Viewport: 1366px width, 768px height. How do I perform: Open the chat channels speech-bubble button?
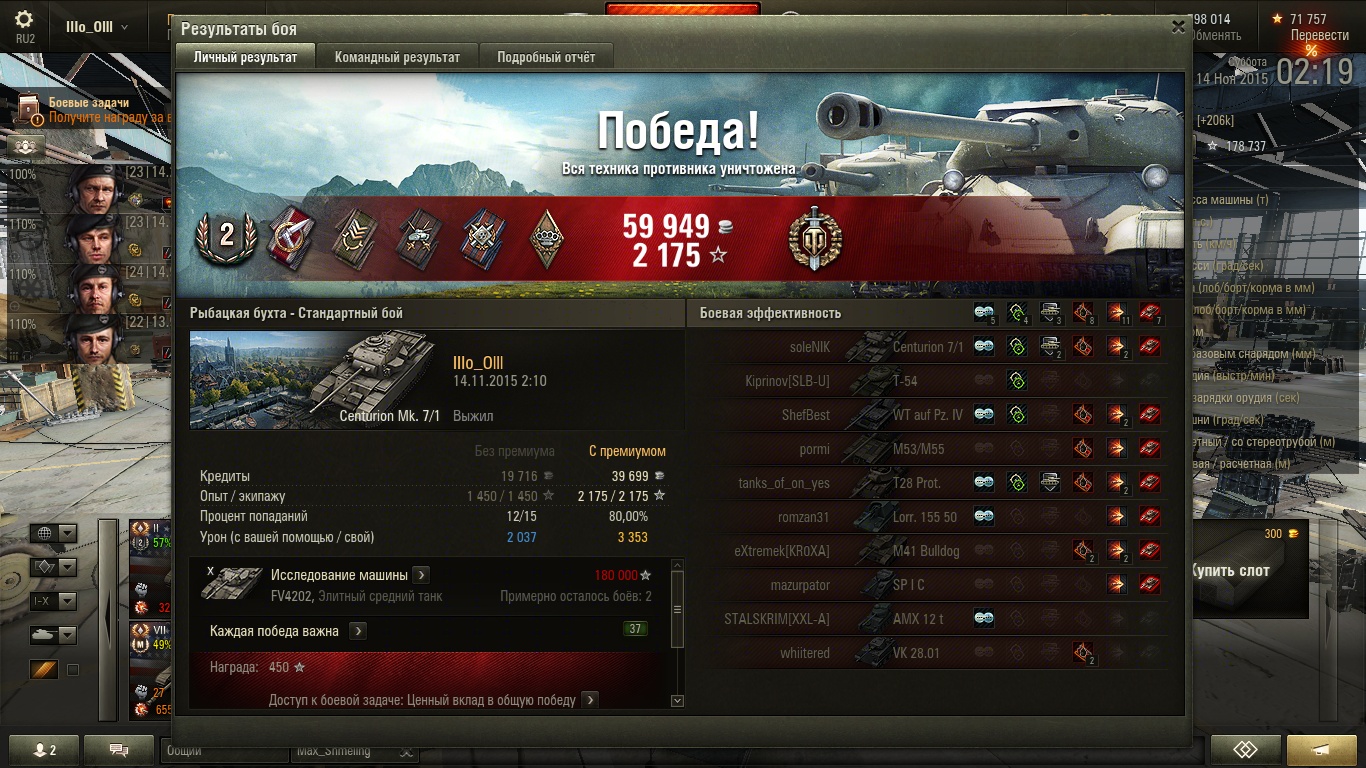pos(119,750)
